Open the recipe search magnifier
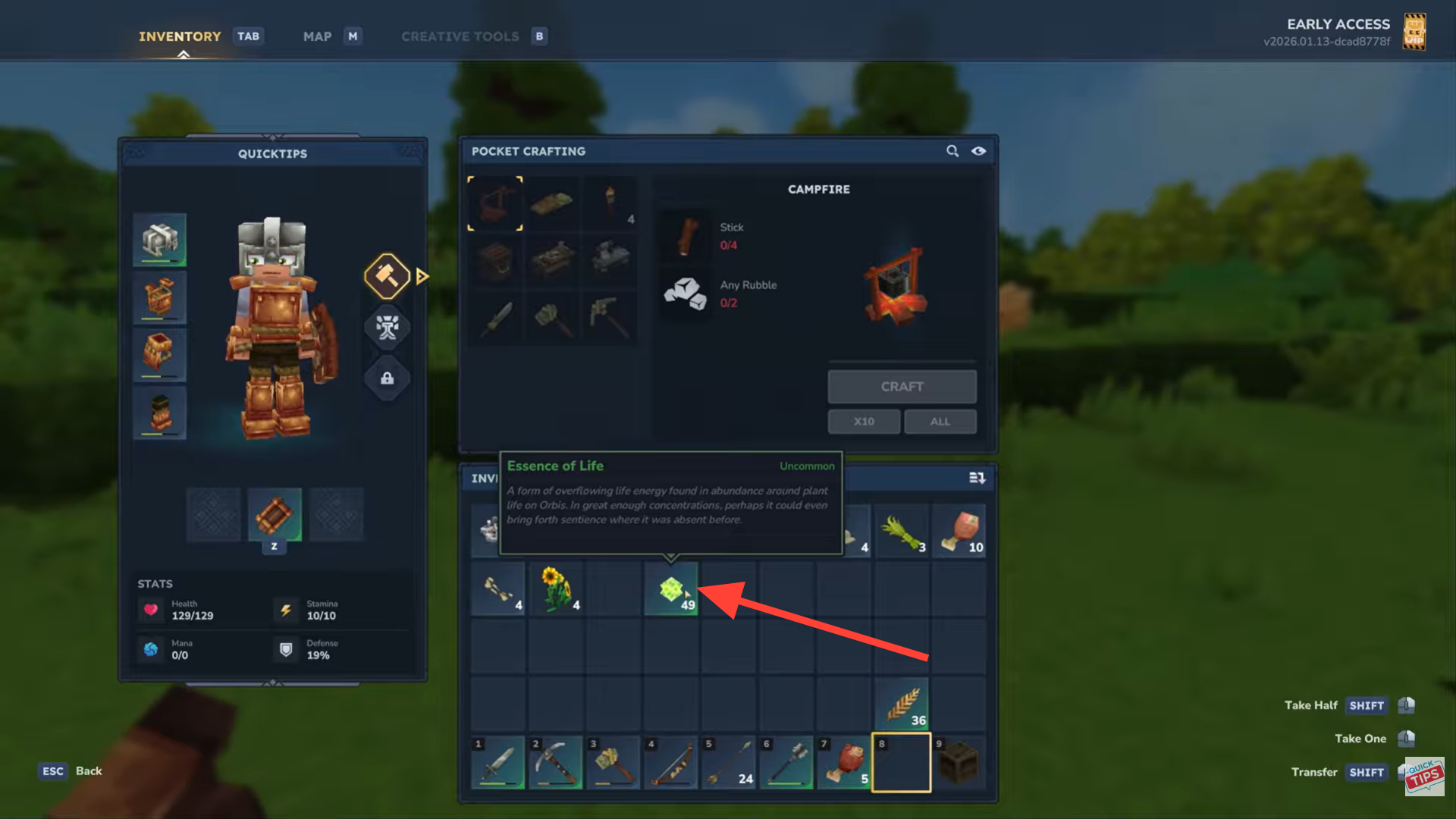The width and height of the screenshot is (1456, 819). 952,151
